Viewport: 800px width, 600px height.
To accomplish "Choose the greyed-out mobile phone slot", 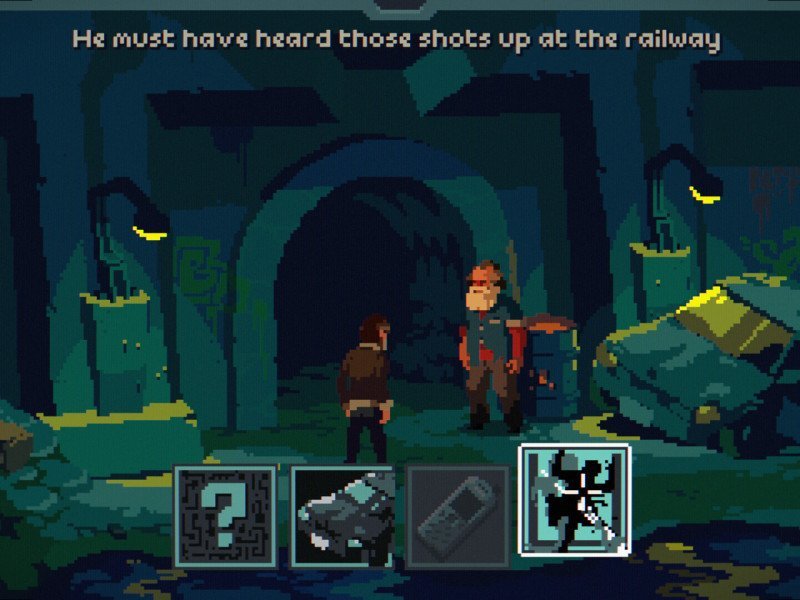I will pos(458,516).
